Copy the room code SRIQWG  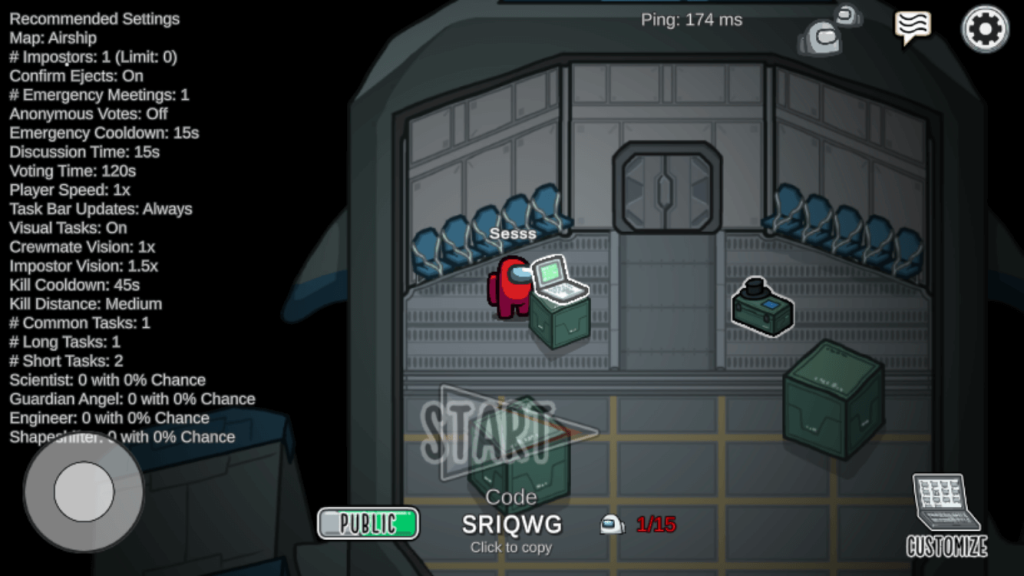(x=511, y=524)
